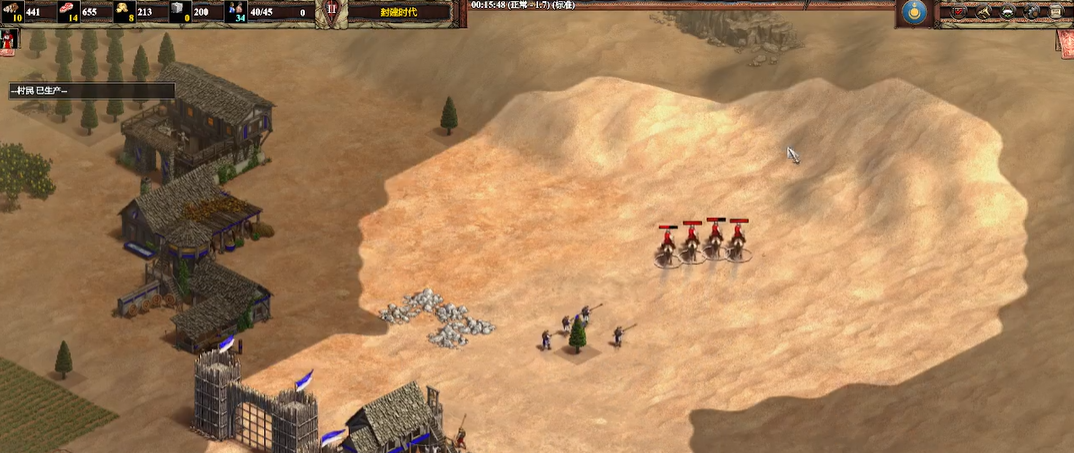Click the blue Mongol civilization emblem
The image size is (1074, 453).
pos(912,12)
